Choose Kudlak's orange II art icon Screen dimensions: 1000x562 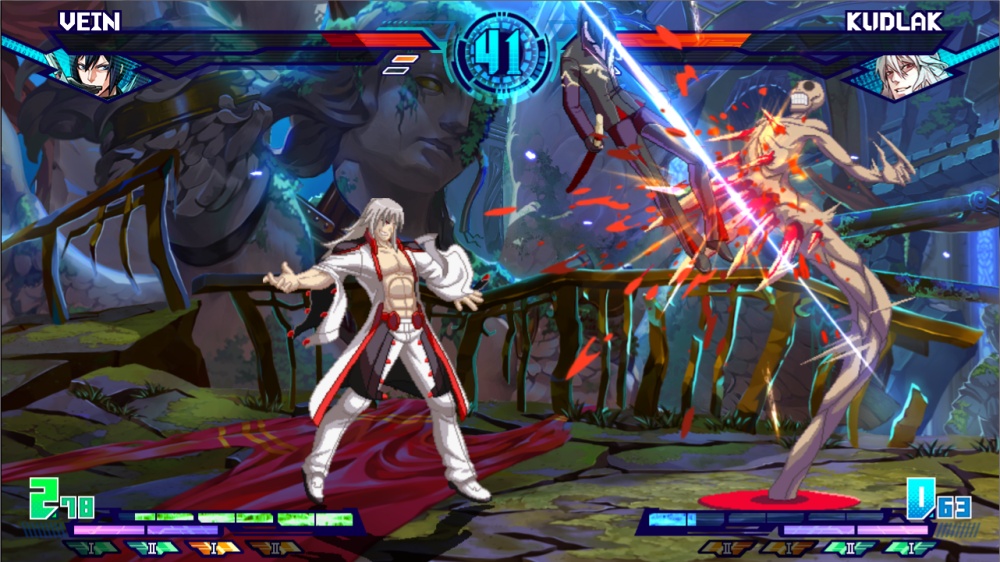(x=725, y=548)
